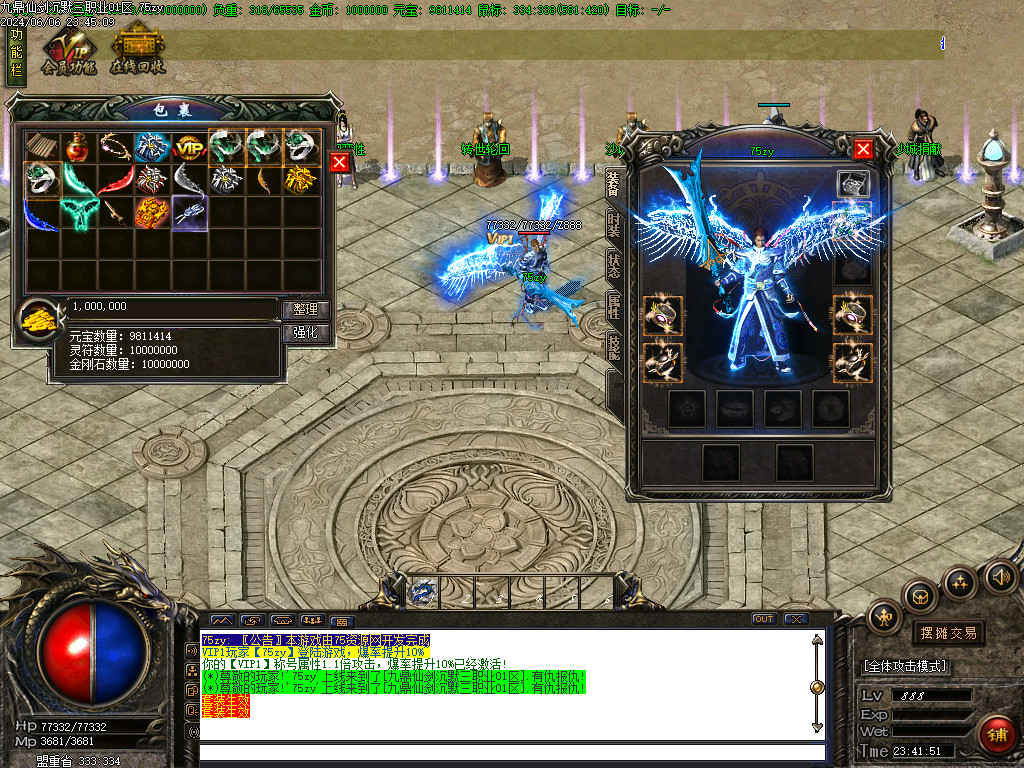Image resolution: width=1024 pixels, height=768 pixels.
Task: Switch to the 状态 status tab
Action: click(613, 265)
